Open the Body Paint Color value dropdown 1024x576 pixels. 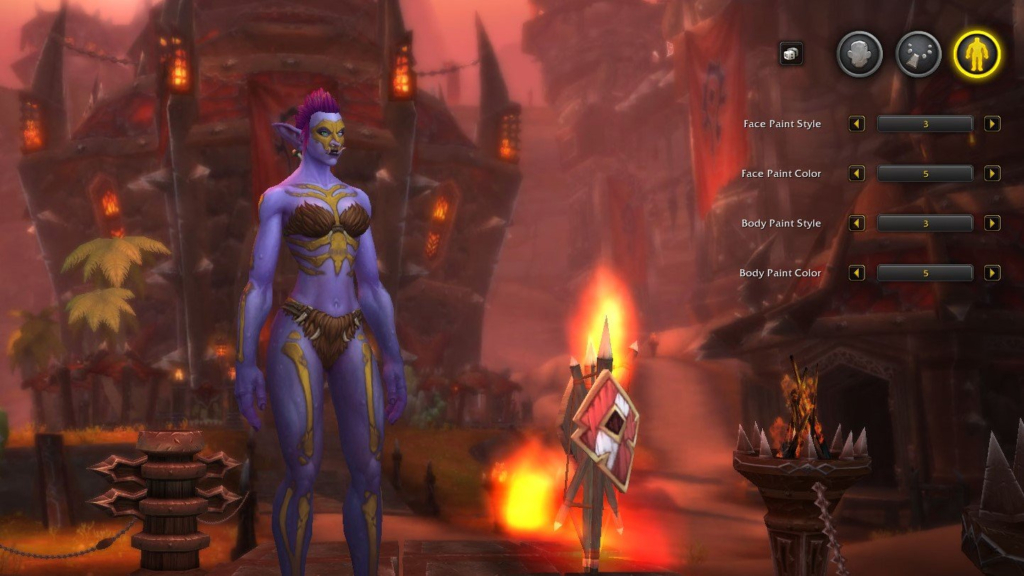click(x=925, y=273)
